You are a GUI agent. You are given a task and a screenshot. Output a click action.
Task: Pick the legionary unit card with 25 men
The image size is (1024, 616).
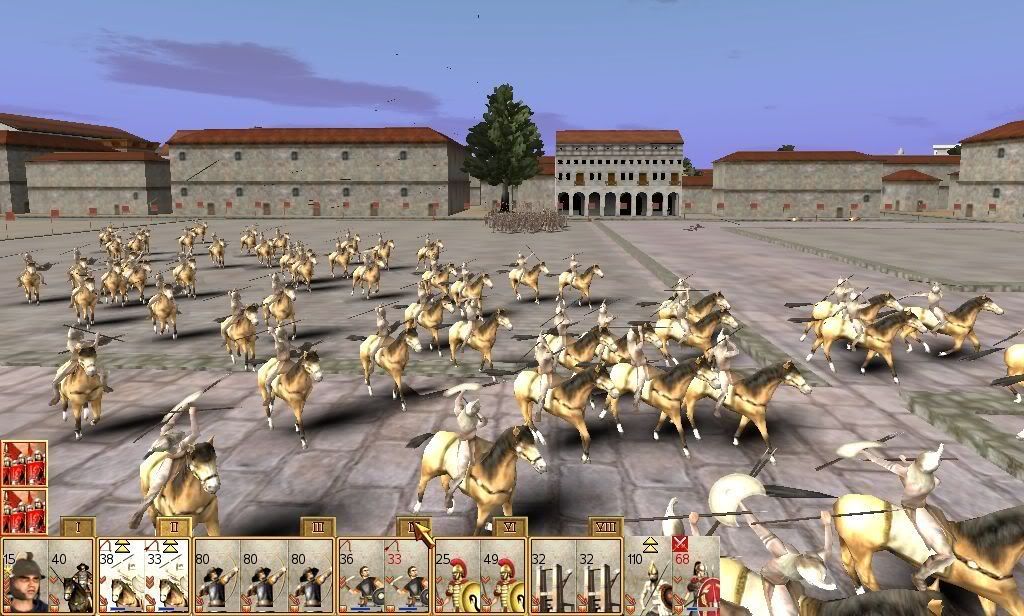tap(456, 577)
